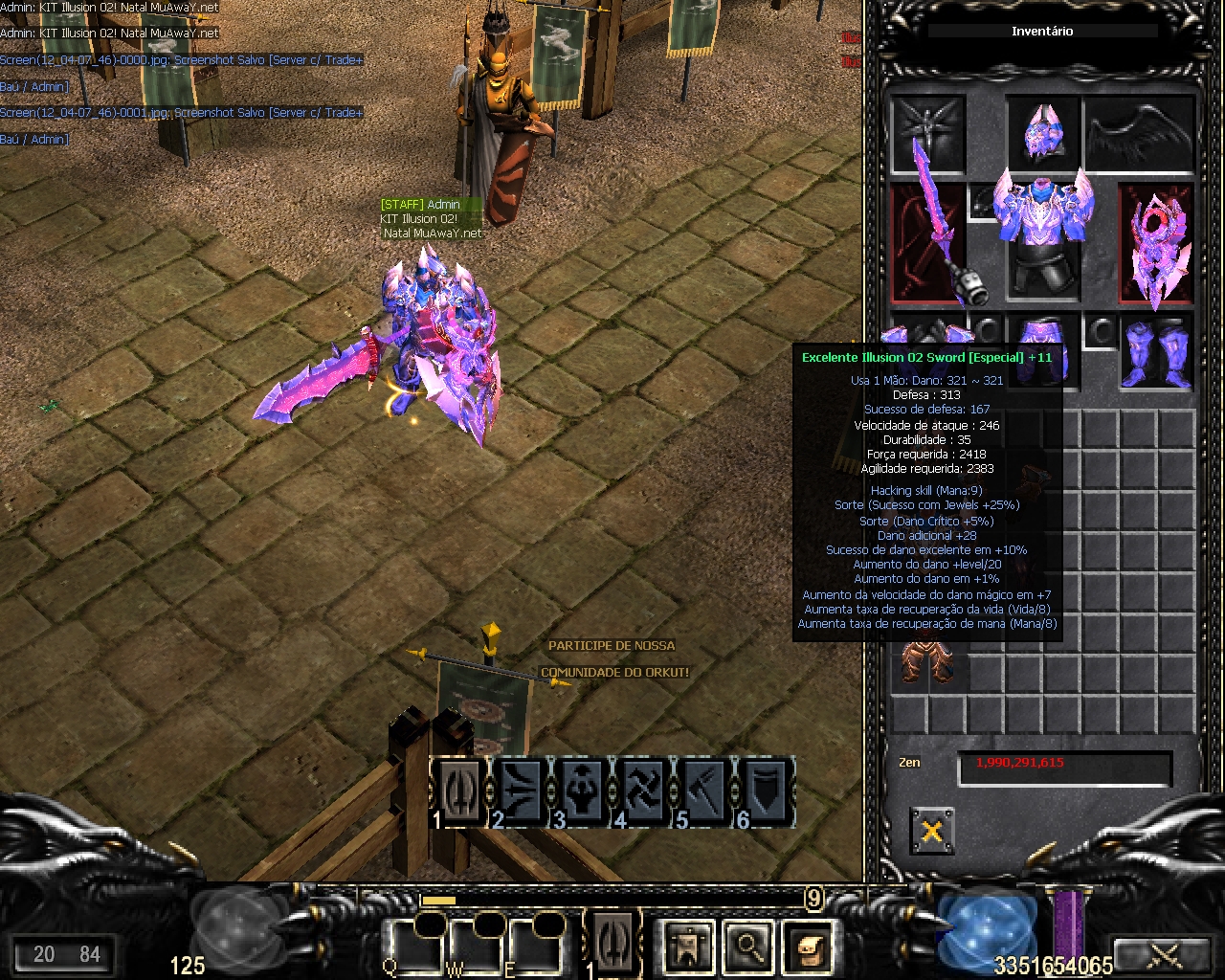
Task: Close the Inventário panel with the X button
Action: [x=931, y=831]
